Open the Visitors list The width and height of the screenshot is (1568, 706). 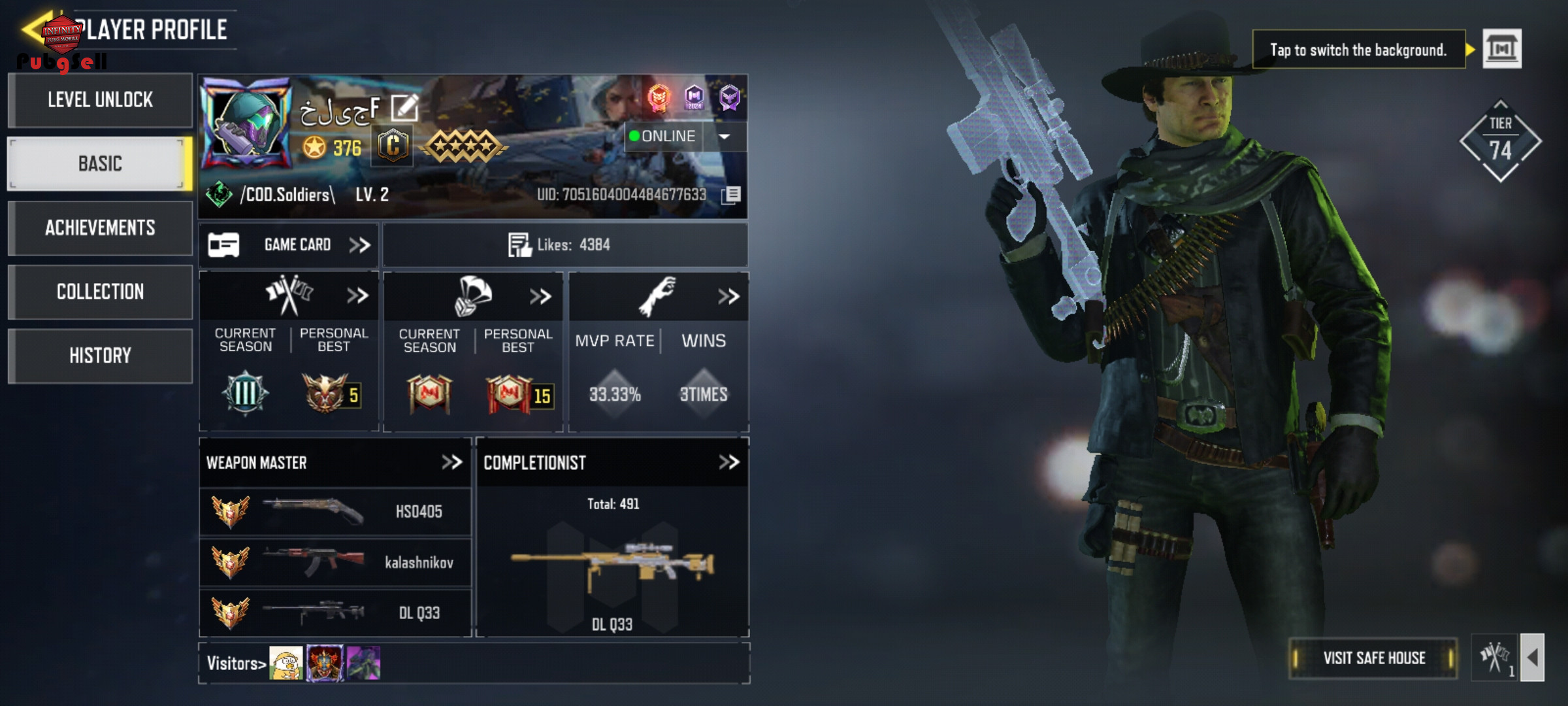pos(236,664)
